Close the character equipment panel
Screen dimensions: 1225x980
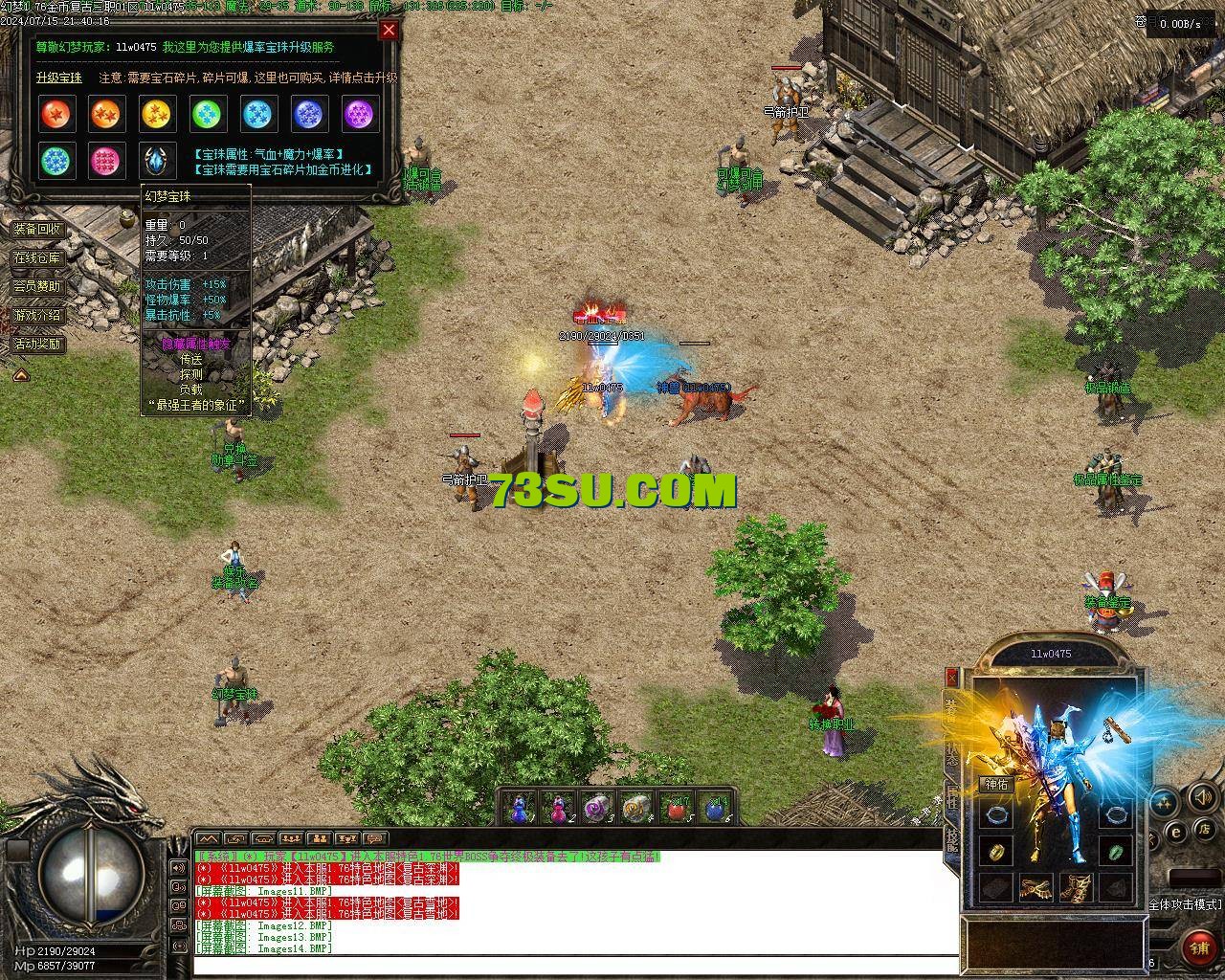951,678
